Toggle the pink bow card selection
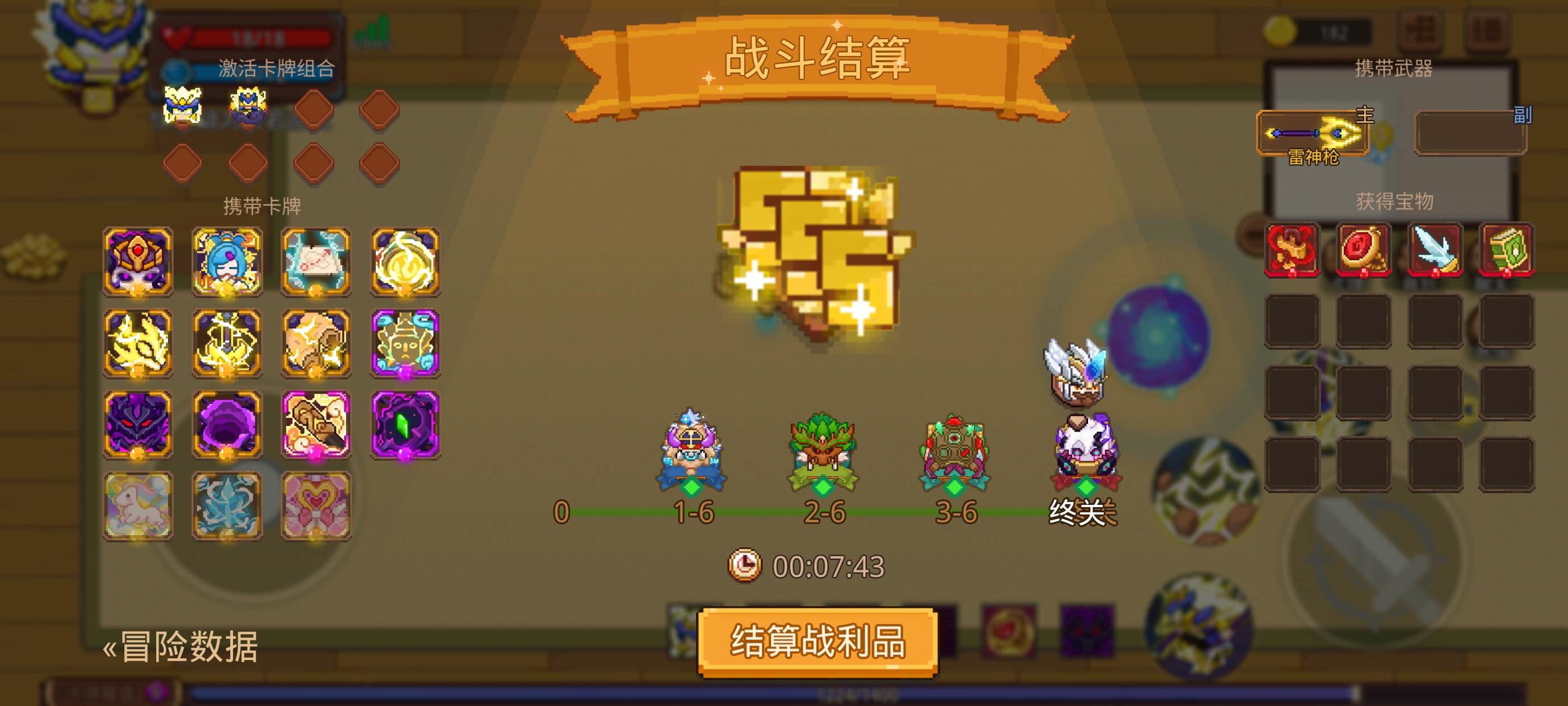This screenshot has height=706, width=1568. tap(316, 505)
